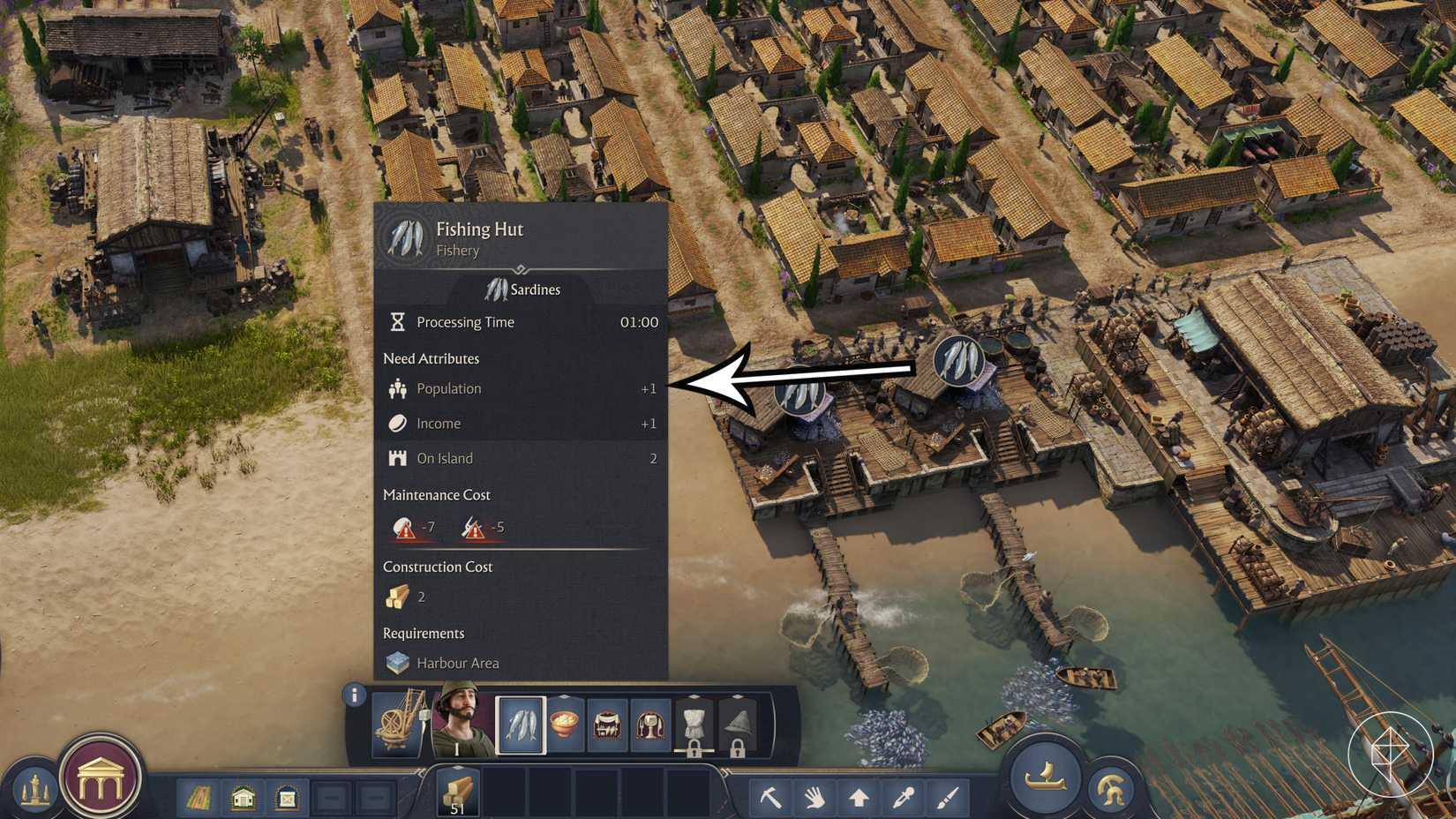1456x819 pixels.
Task: Choose the porridge bowl building card
Action: click(x=566, y=725)
